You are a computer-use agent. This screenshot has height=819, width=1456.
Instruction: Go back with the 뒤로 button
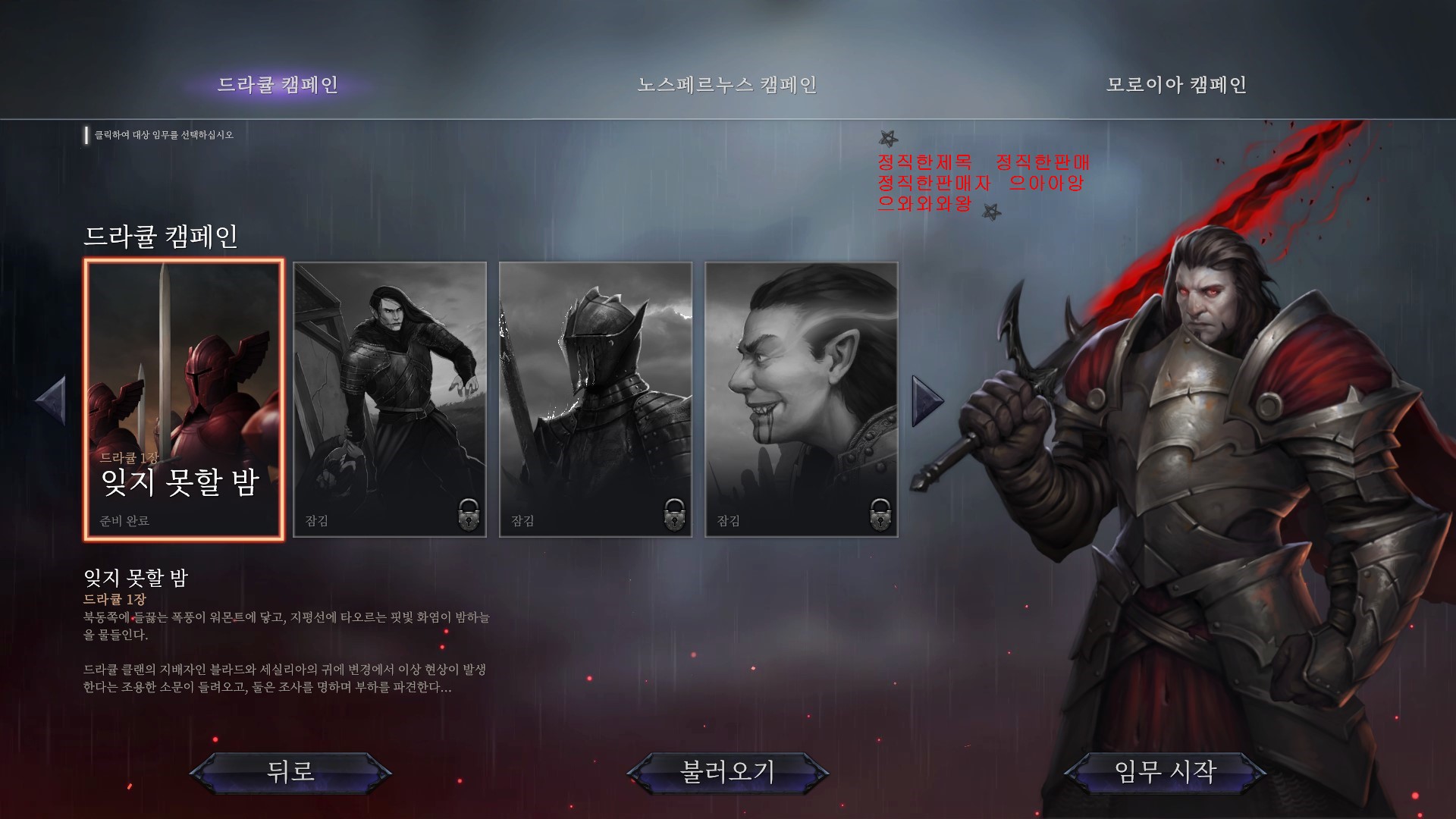290,772
